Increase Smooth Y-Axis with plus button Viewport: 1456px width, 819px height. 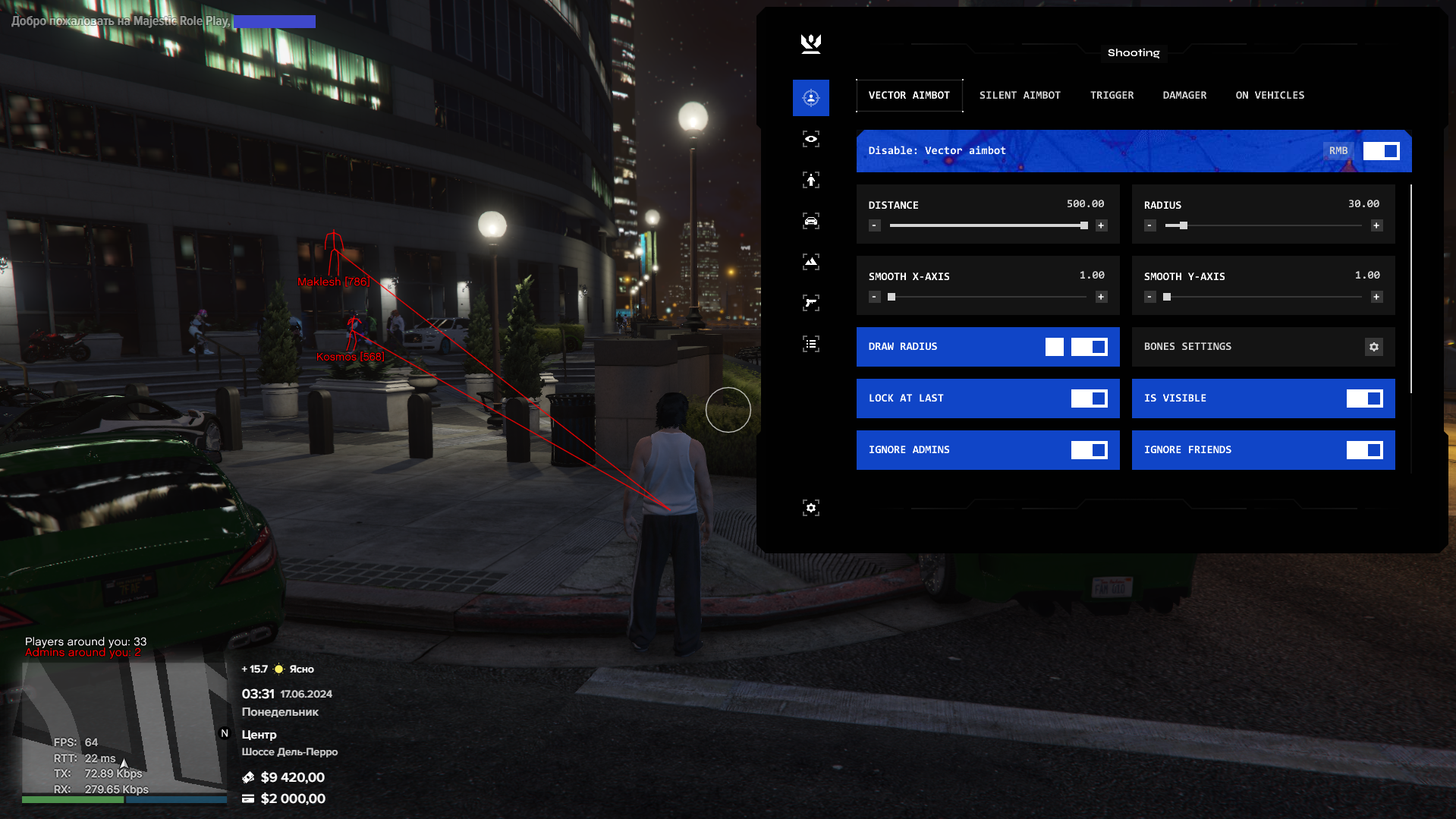1376,297
